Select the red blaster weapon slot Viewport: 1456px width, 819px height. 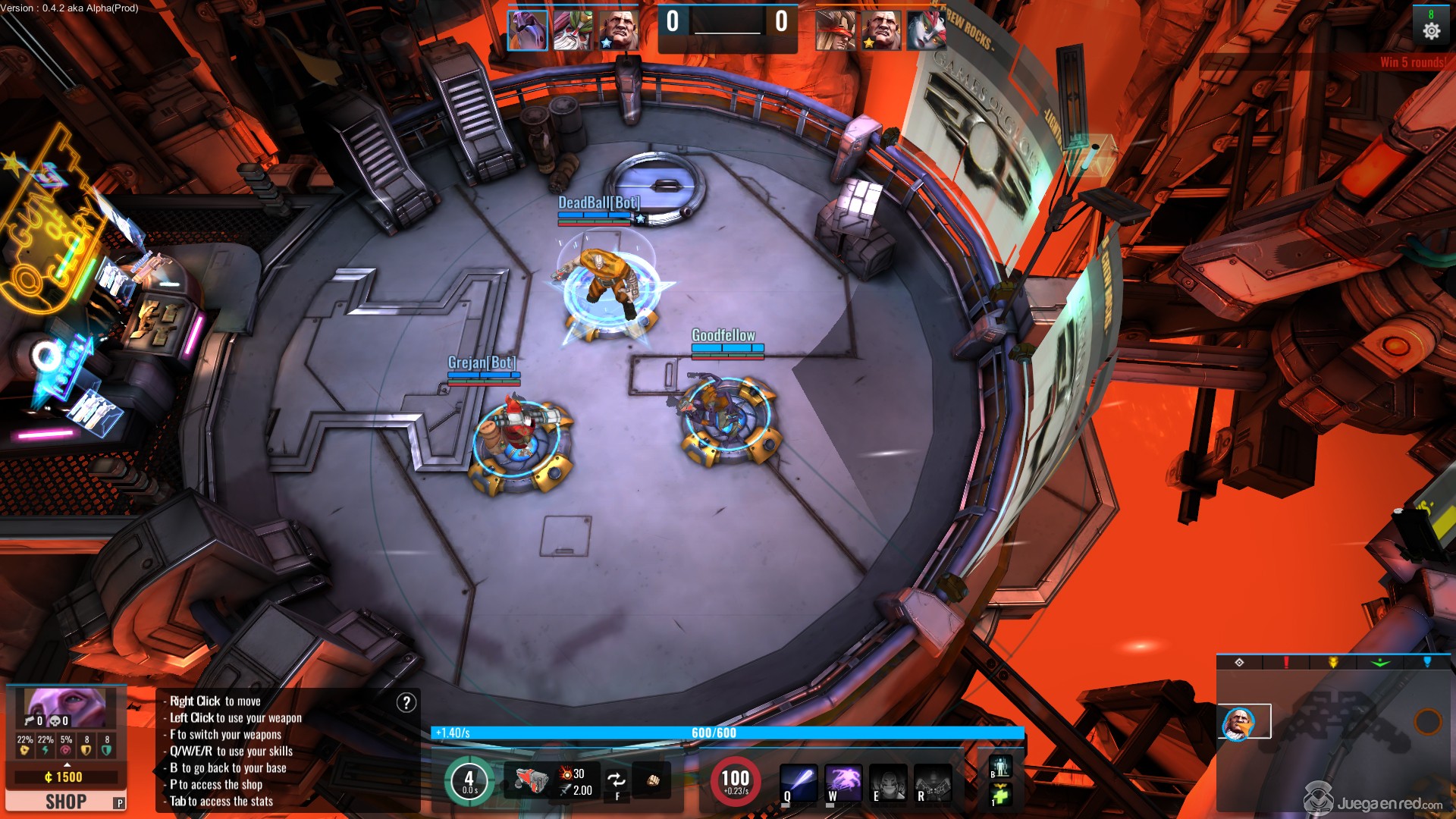tap(528, 780)
